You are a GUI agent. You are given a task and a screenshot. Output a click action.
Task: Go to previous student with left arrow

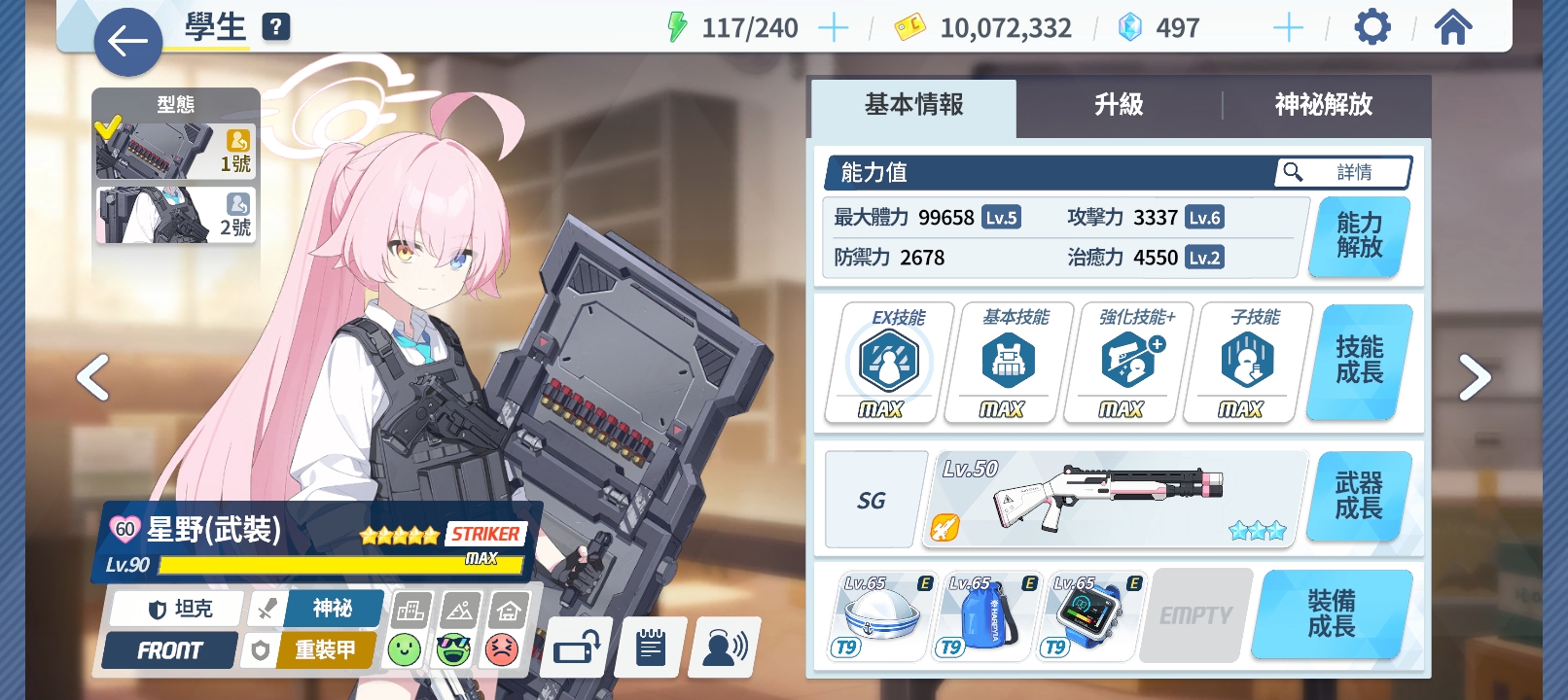coord(92,377)
